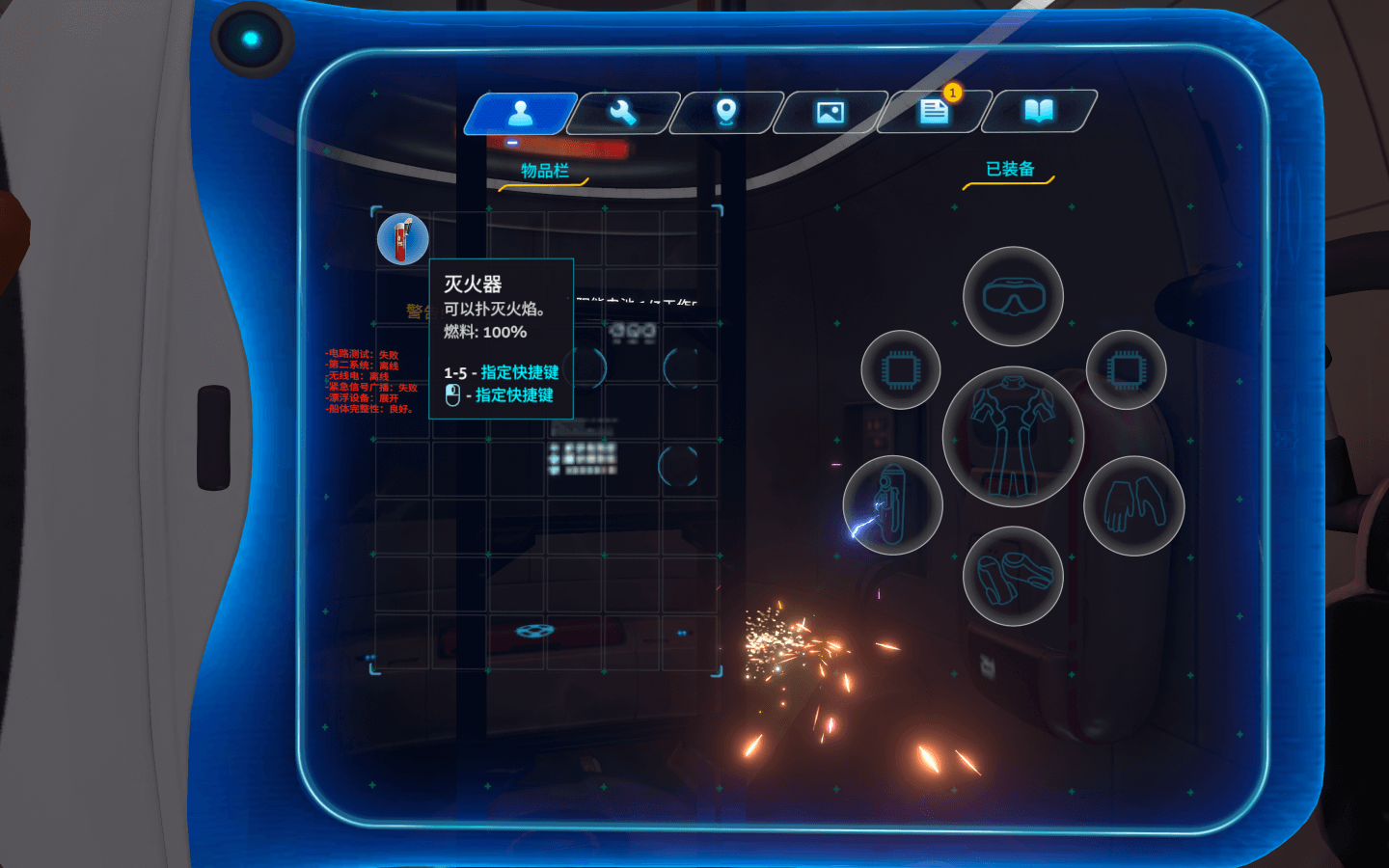Screen dimensions: 1389x868
Task: Open the log tab with notification badge
Action: click(934, 112)
